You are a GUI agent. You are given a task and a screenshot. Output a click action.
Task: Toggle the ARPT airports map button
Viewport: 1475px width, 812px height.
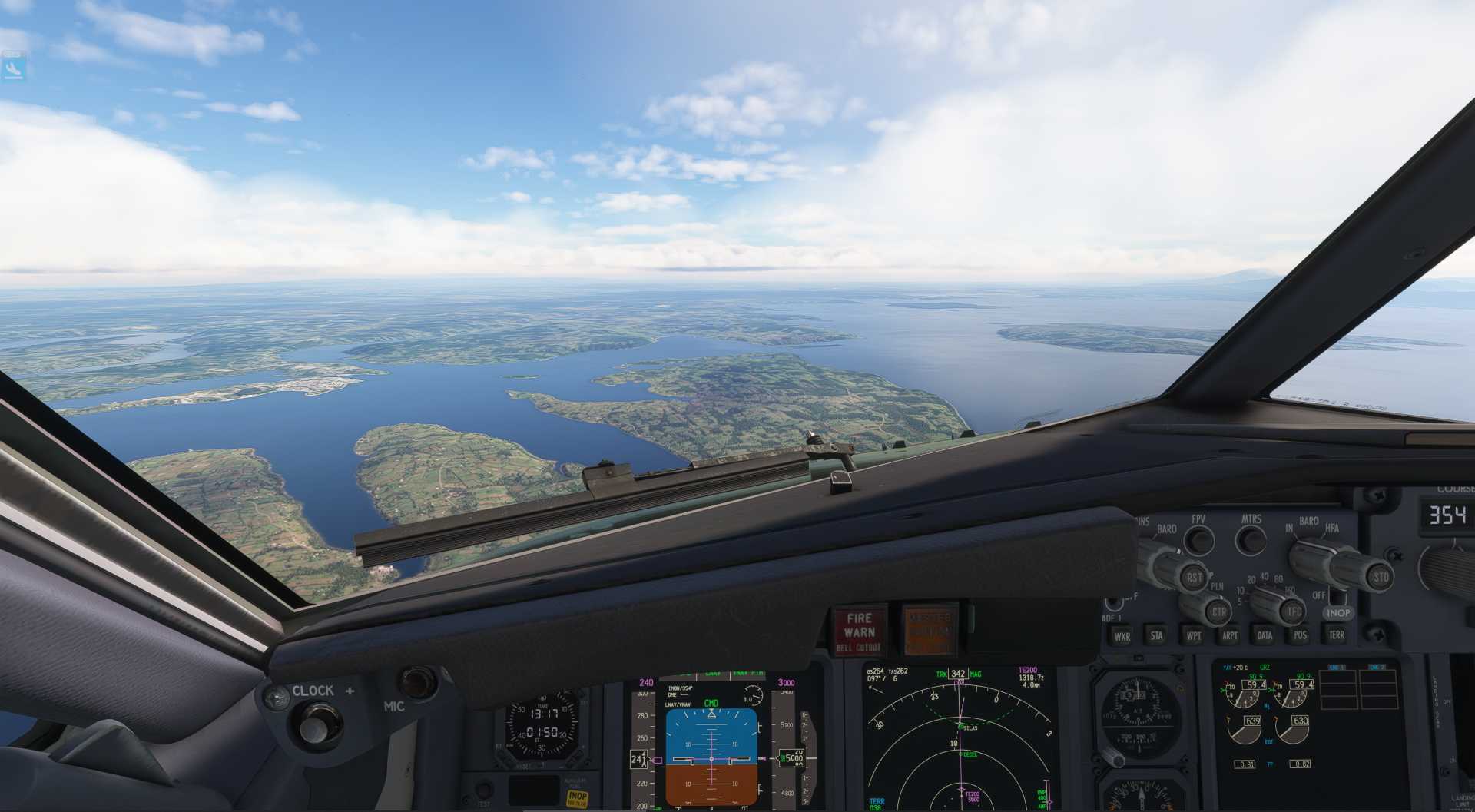[x=1229, y=635]
